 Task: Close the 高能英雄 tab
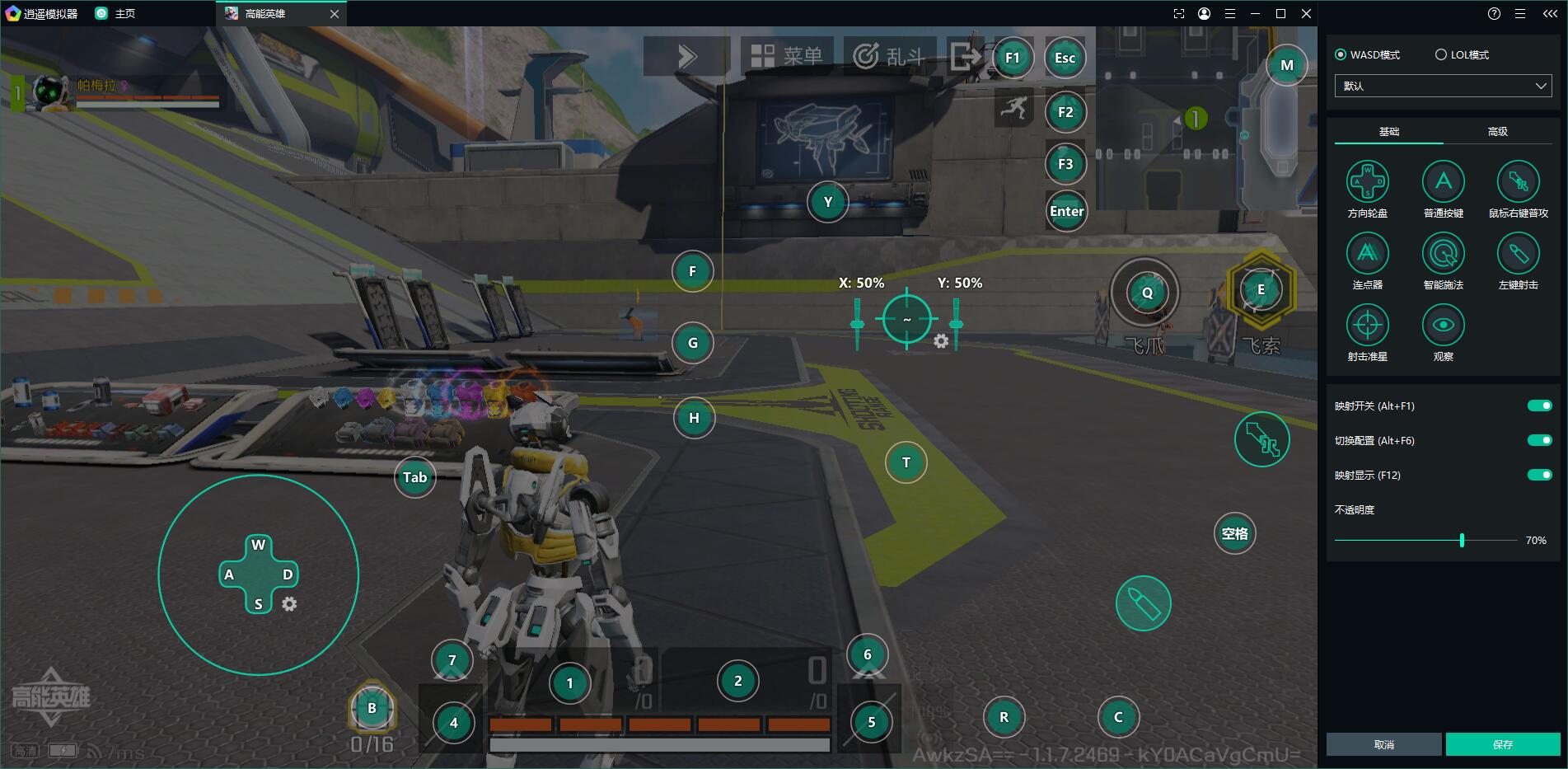(x=334, y=14)
